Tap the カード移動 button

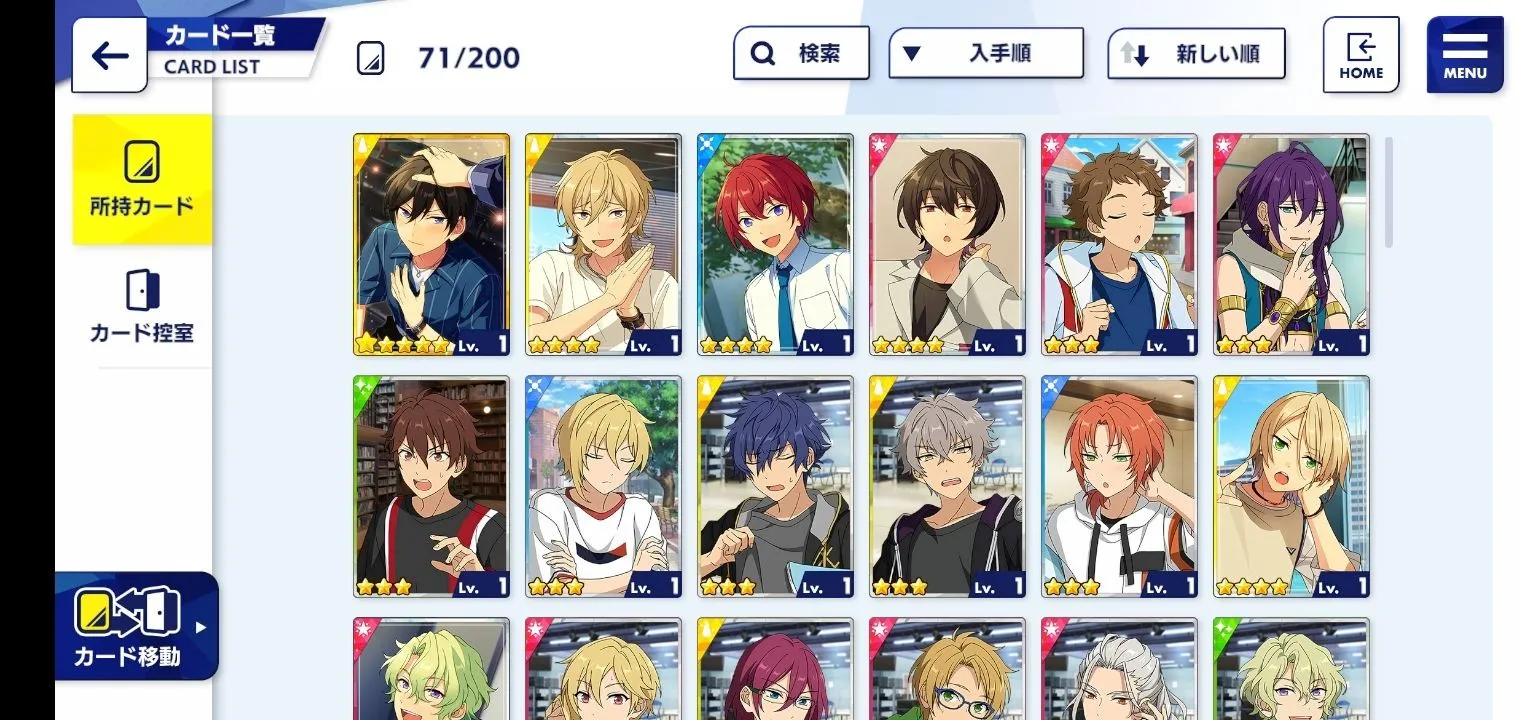tap(136, 626)
